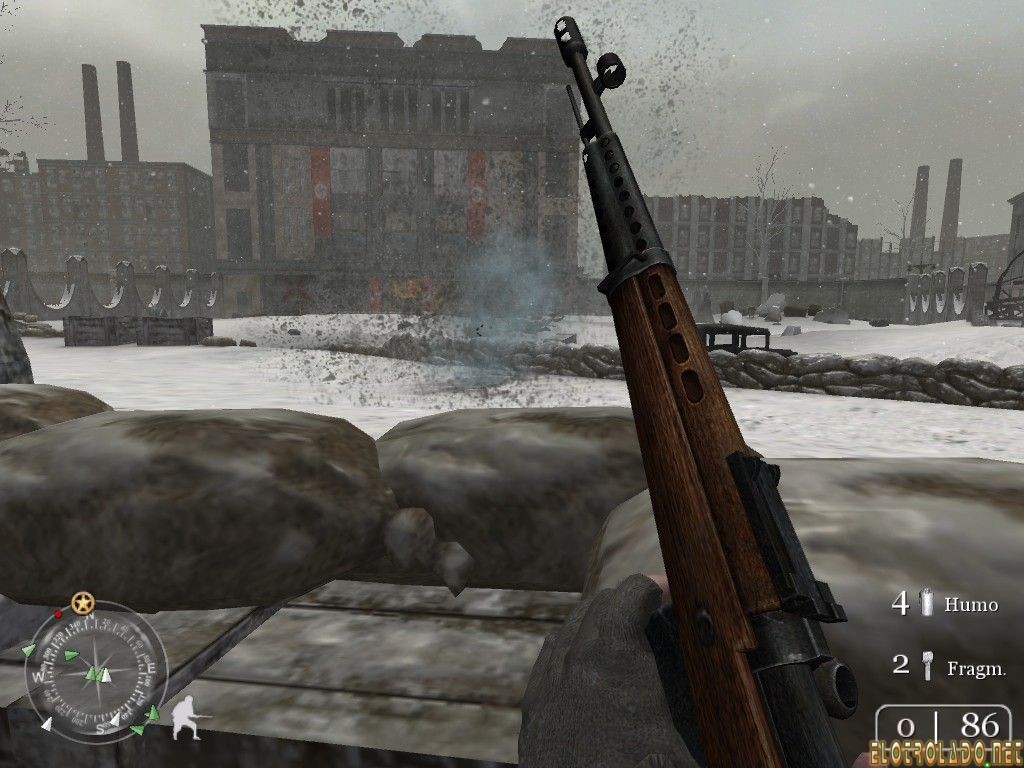Select the Fragm. frag grenade icon
The width and height of the screenshot is (1024, 768).
tap(928, 664)
